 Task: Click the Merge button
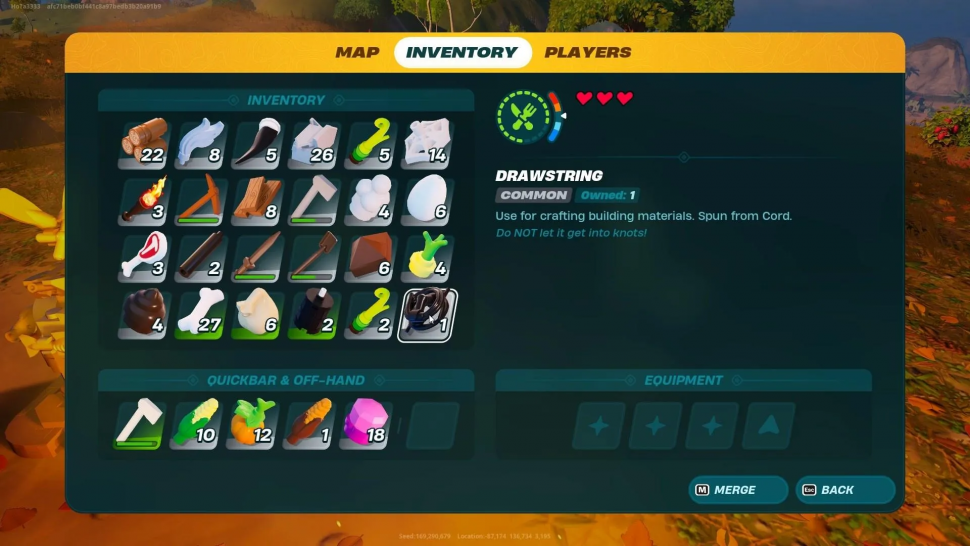tap(738, 489)
